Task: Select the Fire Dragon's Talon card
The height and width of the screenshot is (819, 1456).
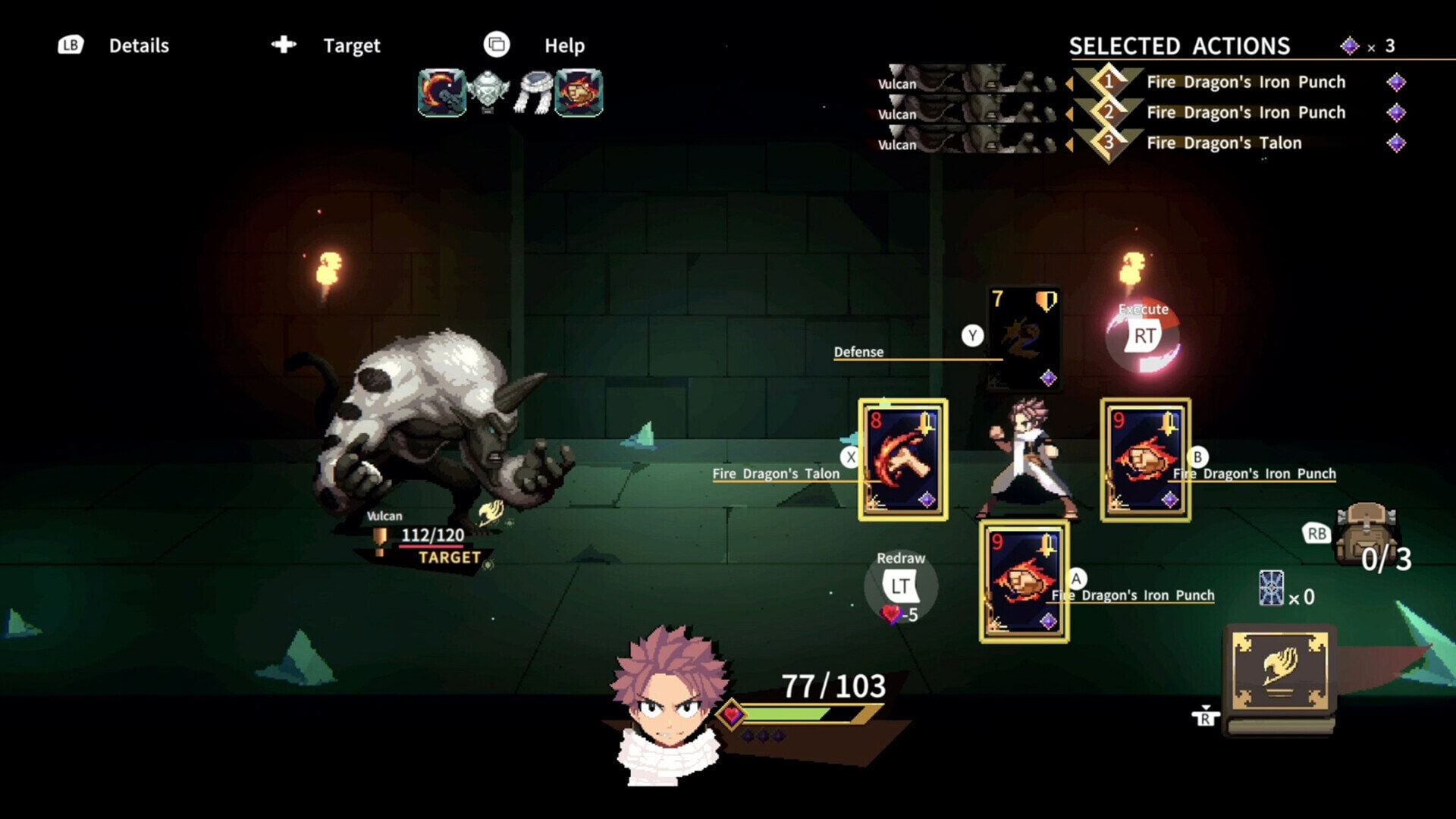Action: tap(902, 460)
